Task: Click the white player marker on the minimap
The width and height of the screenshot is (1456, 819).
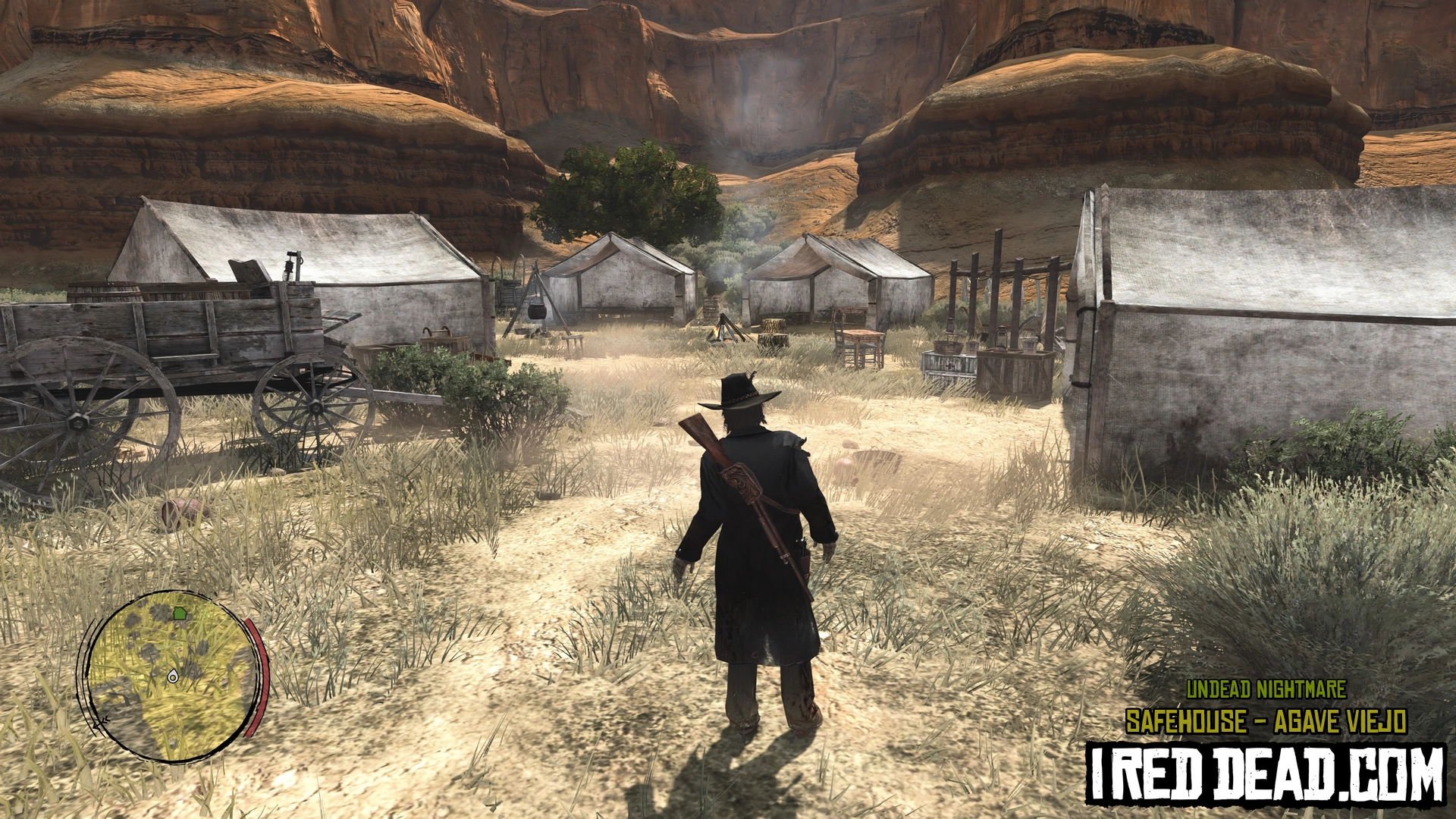Action: 174,675
